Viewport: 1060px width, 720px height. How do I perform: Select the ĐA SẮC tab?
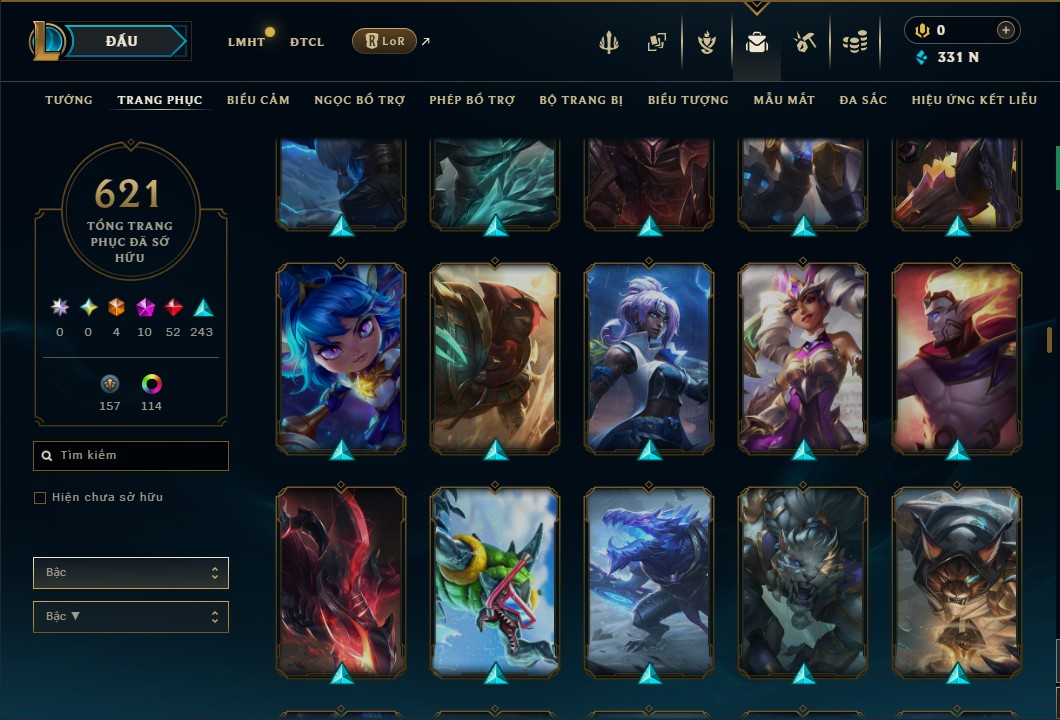863,100
